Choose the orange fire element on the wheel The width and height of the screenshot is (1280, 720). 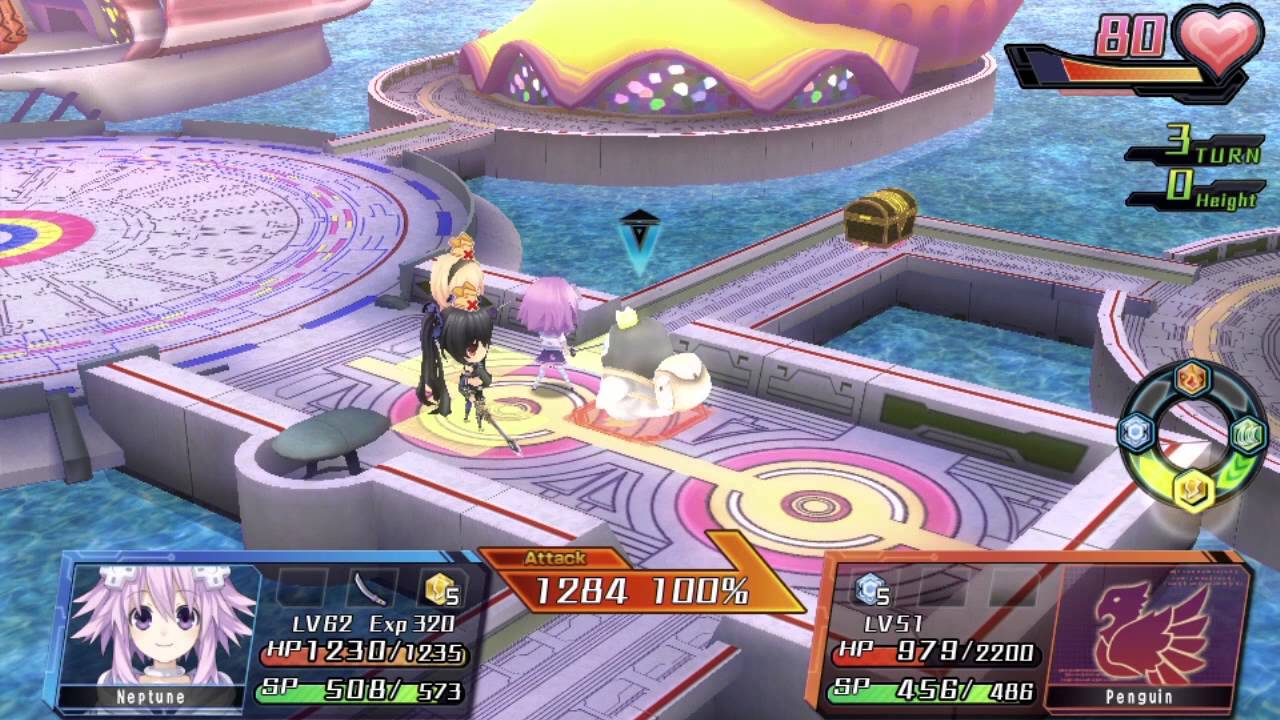point(1192,379)
